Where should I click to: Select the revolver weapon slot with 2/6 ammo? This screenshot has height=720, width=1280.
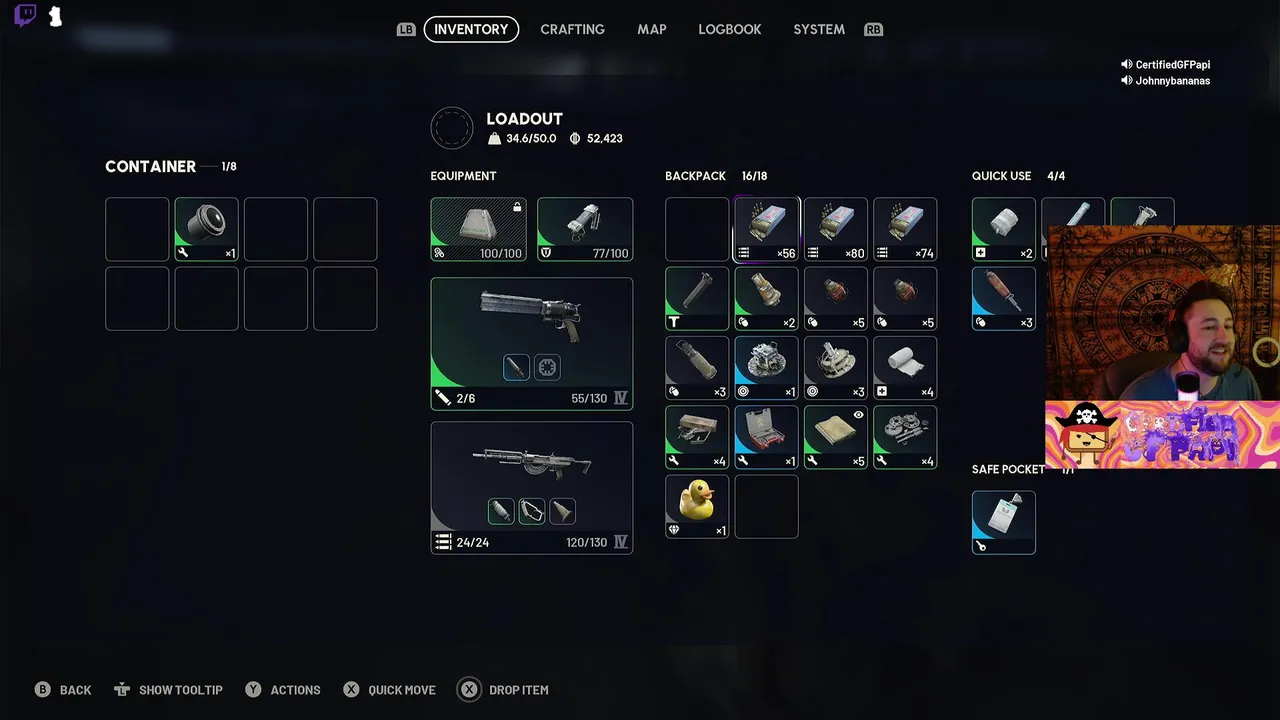531,343
